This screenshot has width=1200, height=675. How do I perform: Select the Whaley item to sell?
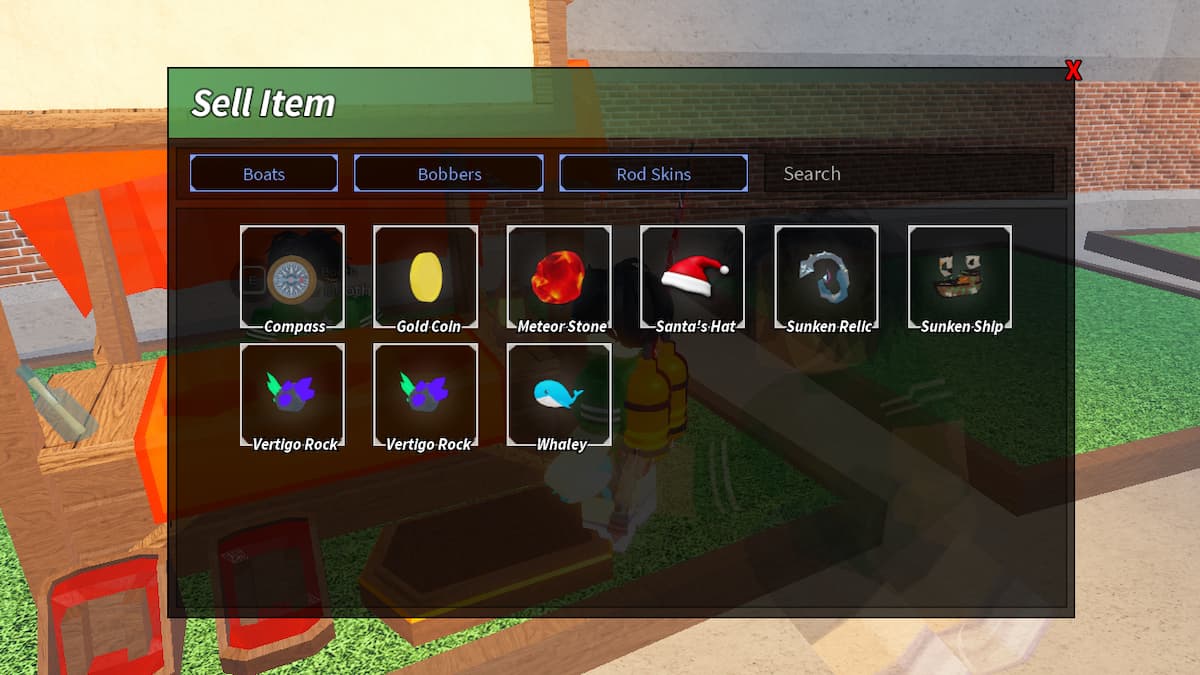point(559,395)
